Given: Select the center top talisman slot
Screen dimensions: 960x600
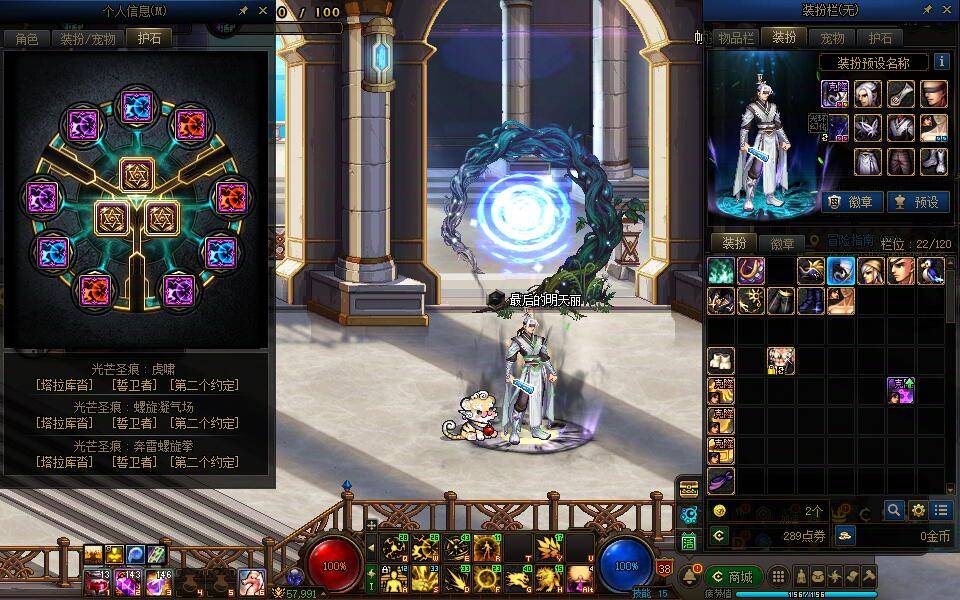Looking at the screenshot, I should tap(137, 174).
